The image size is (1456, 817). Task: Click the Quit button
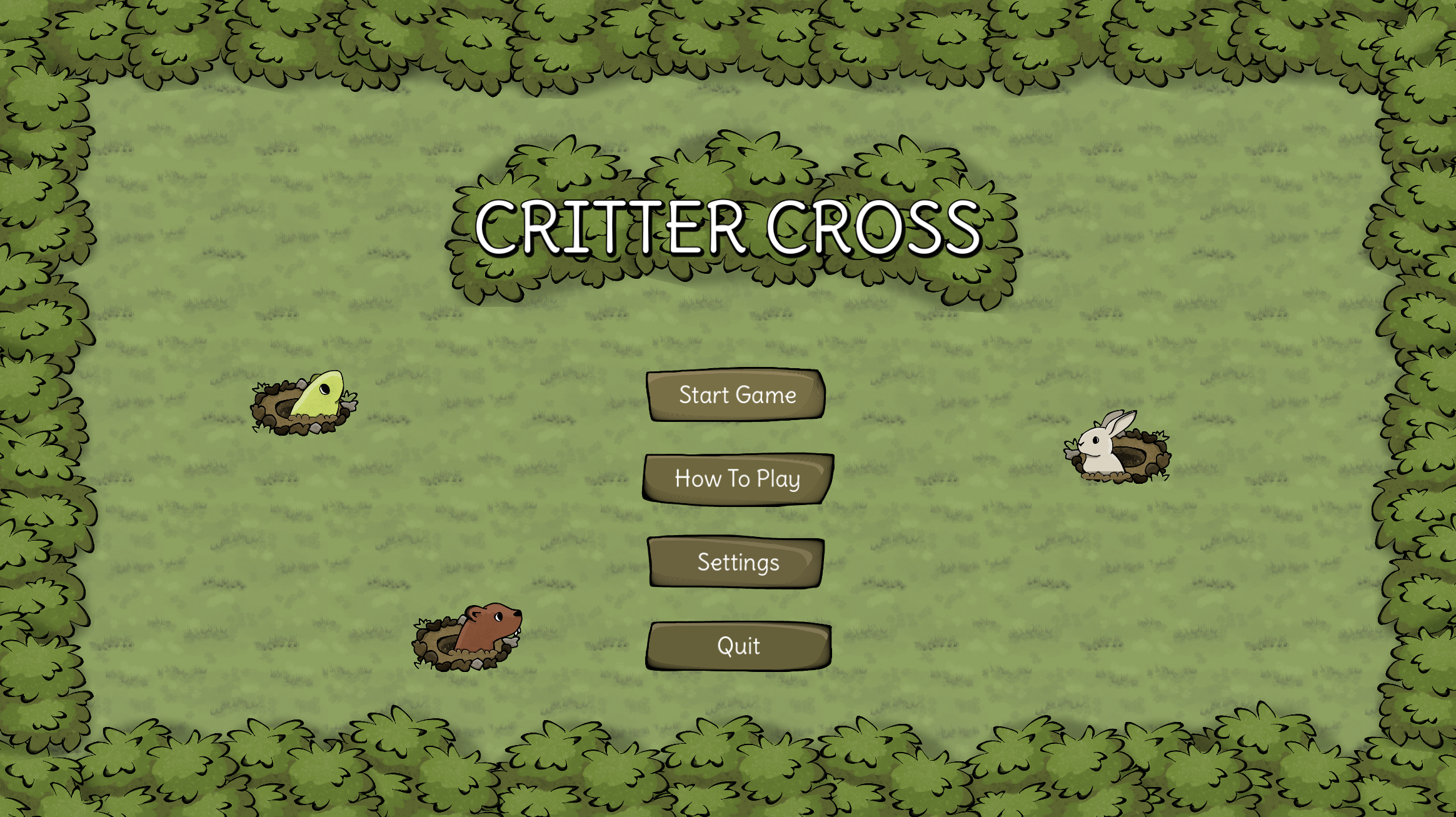(x=738, y=646)
